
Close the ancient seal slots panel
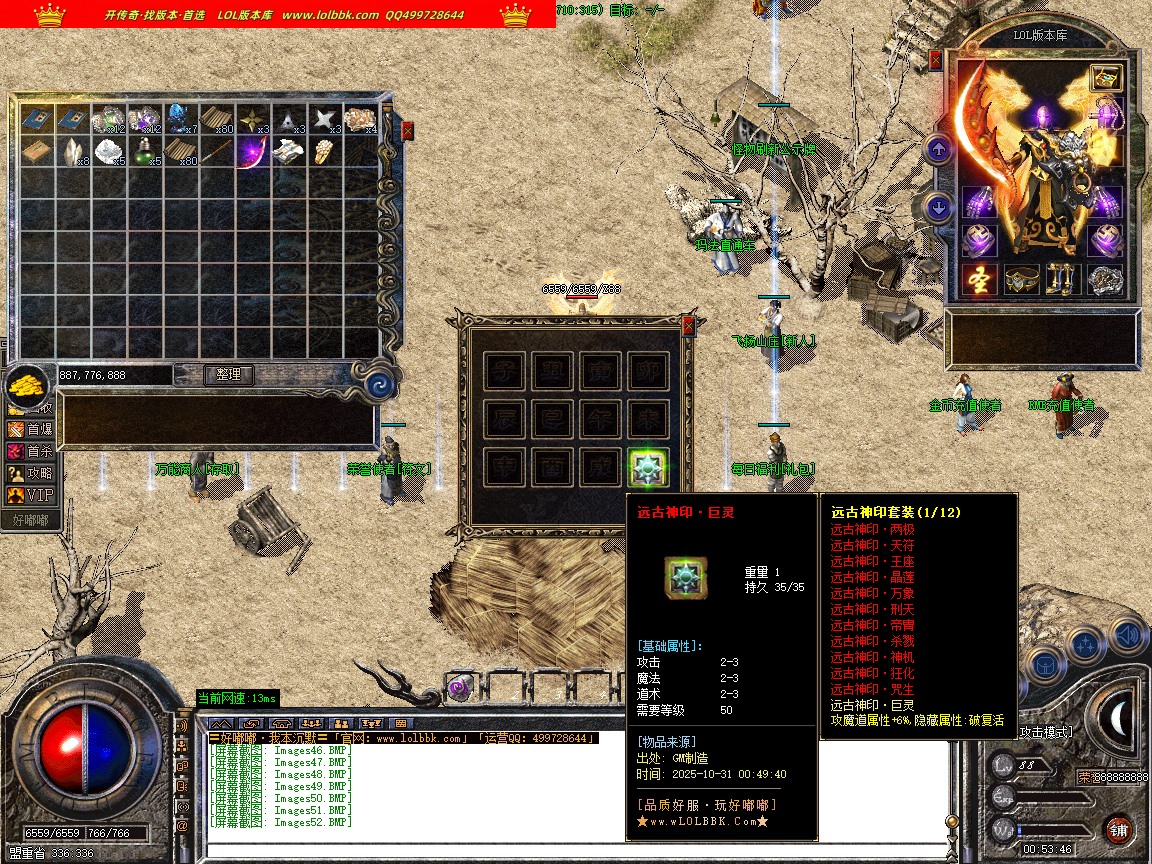coord(688,326)
